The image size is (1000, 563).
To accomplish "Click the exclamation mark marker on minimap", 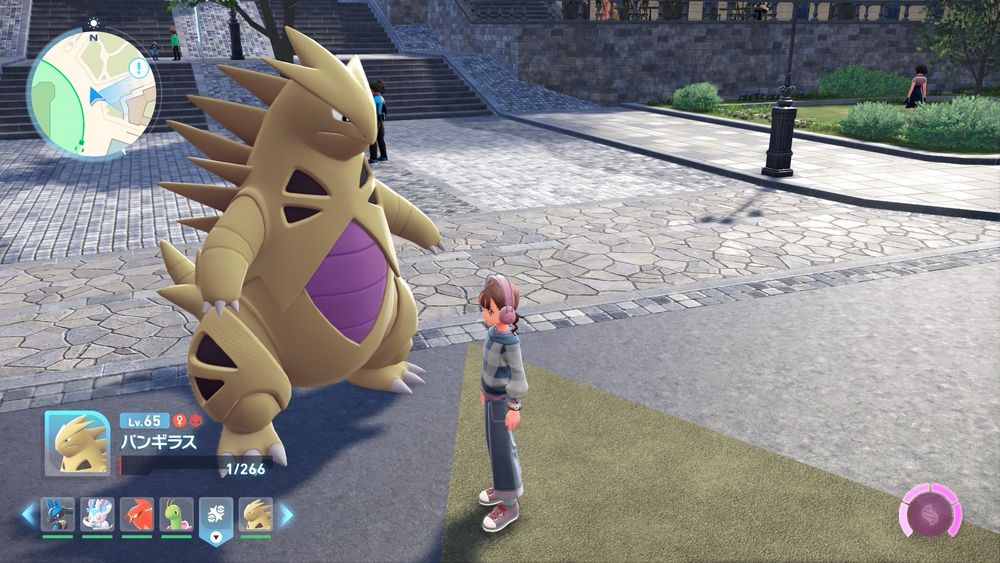I will point(137,73).
